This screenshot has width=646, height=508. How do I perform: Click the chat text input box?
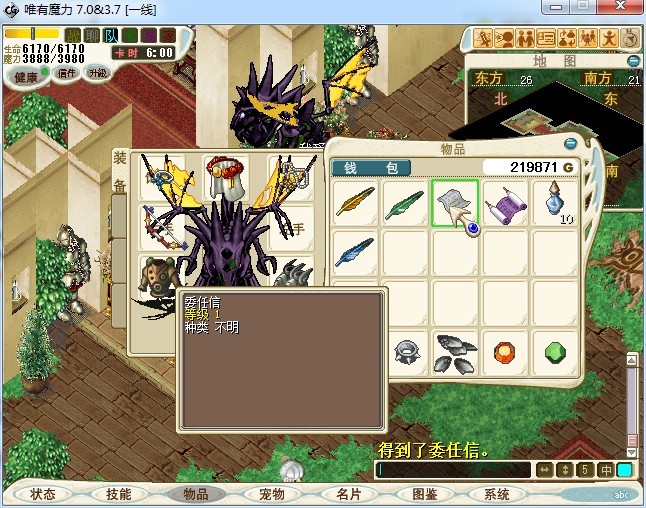[455, 469]
